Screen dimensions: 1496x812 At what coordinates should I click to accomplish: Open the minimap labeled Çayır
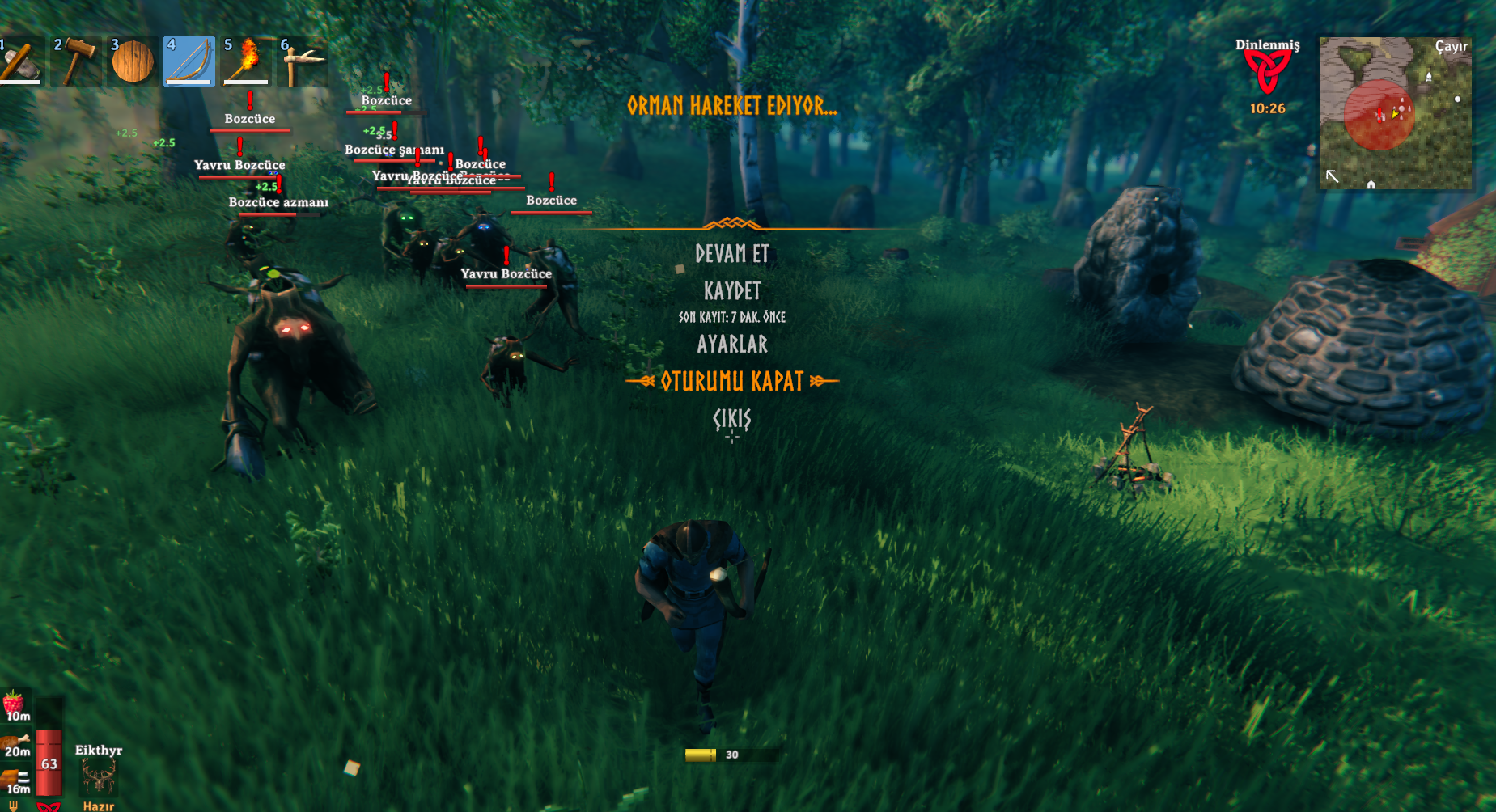1395,113
